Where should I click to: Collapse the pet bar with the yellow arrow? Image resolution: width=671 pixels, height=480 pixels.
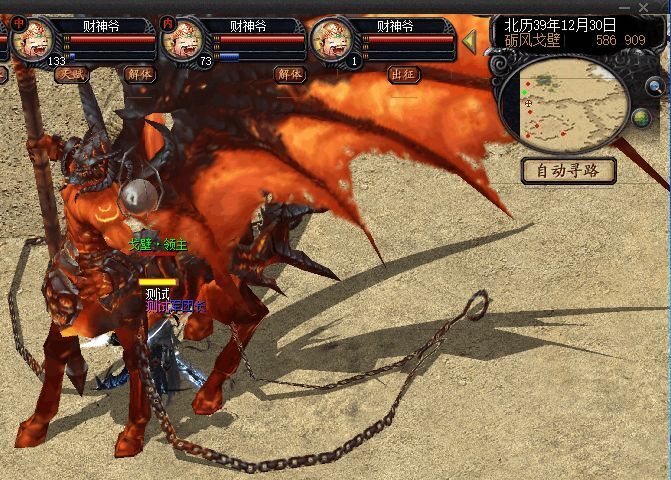pos(469,41)
